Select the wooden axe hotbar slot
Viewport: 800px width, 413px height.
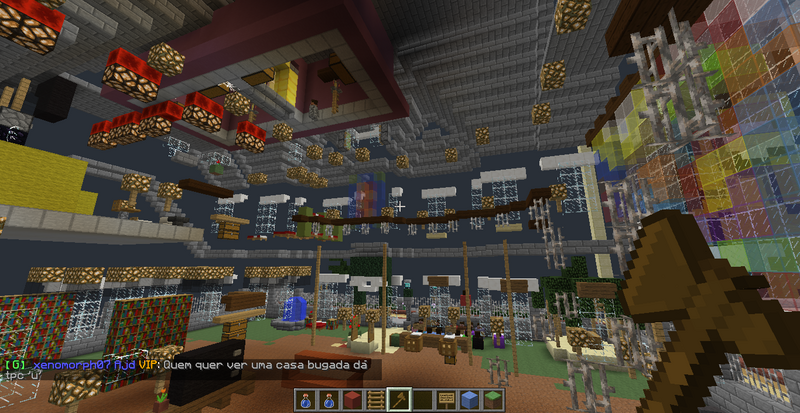[x=399, y=400]
